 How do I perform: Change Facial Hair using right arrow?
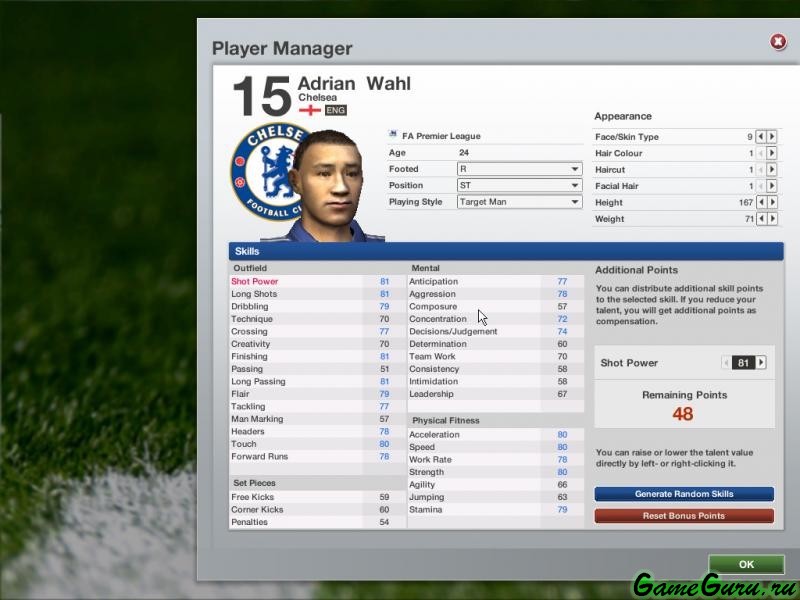[x=772, y=186]
